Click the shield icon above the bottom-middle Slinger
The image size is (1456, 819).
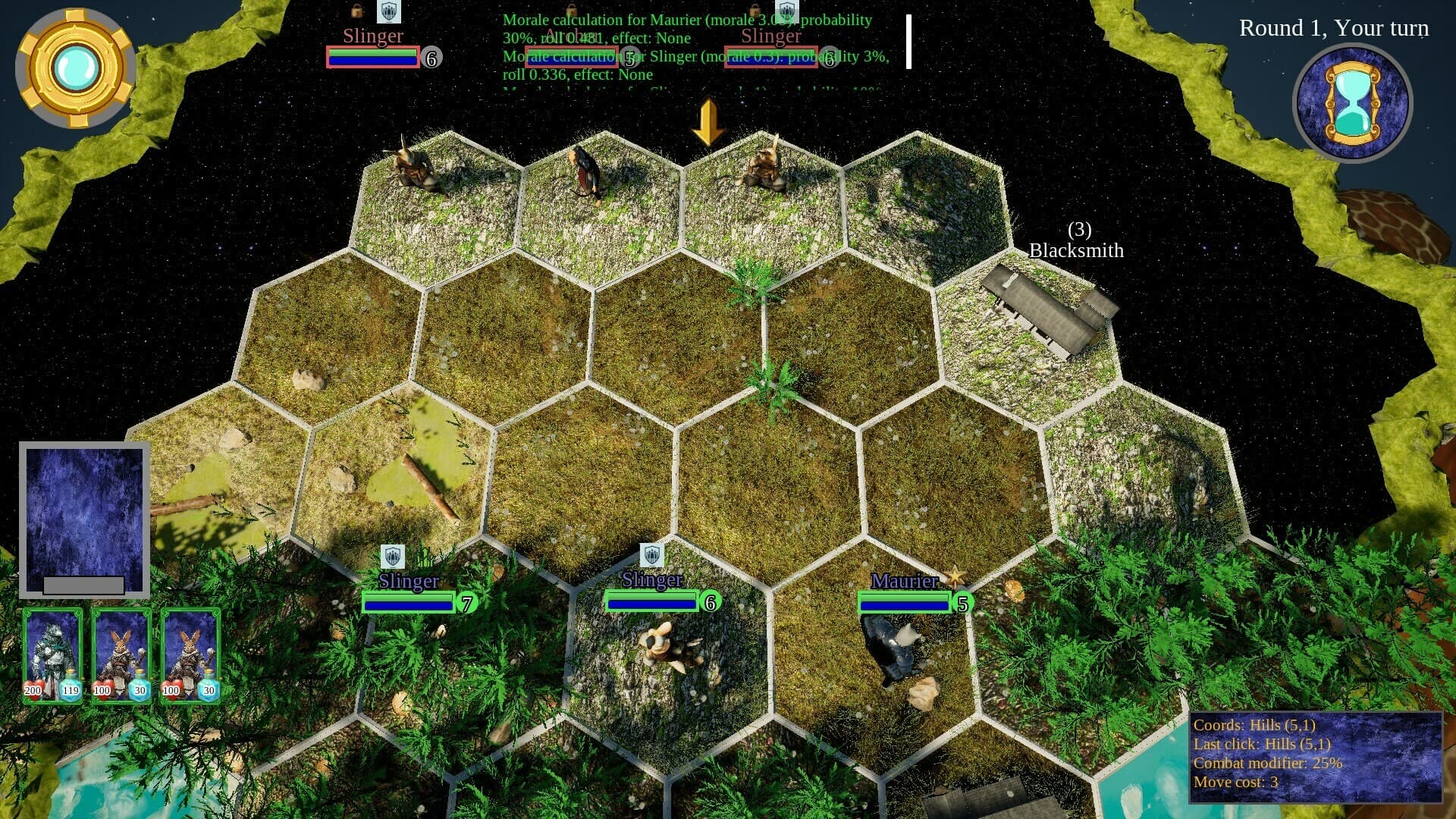click(654, 554)
